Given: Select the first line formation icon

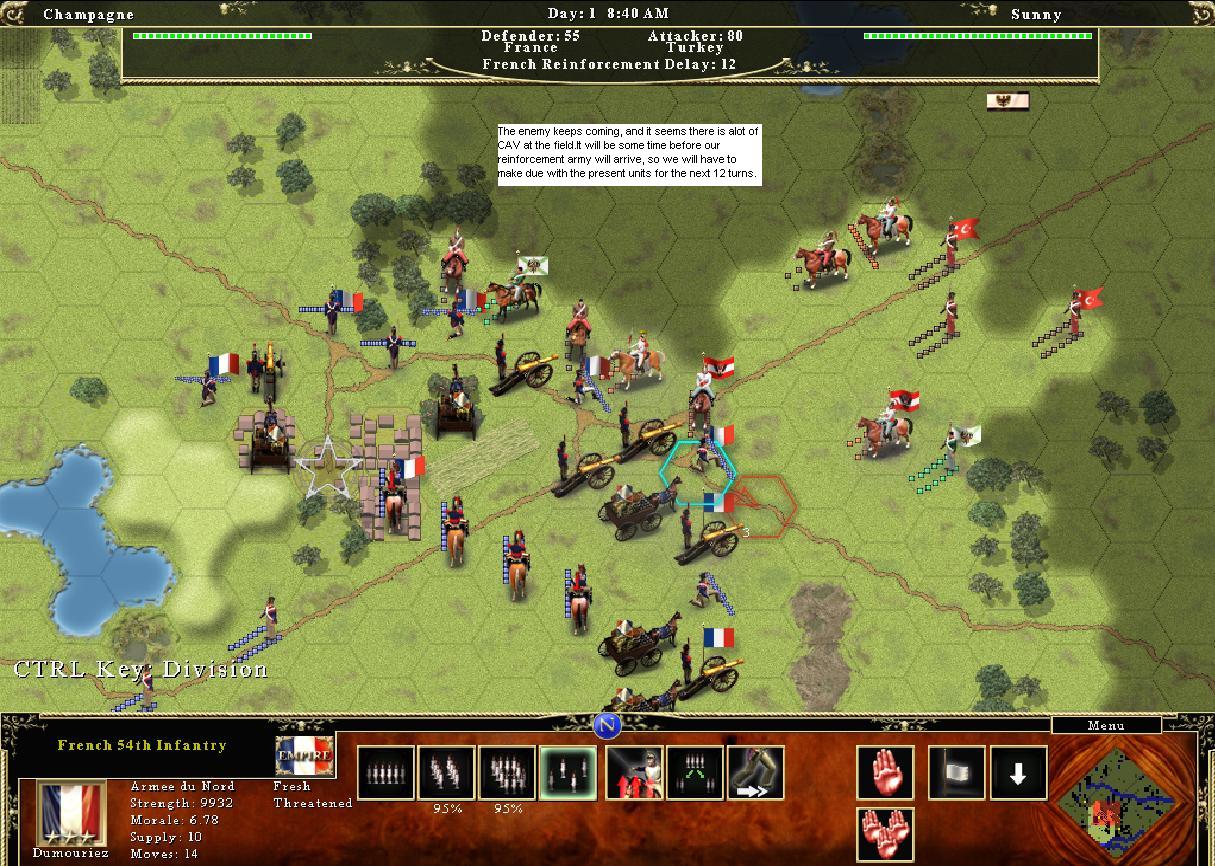Looking at the screenshot, I should 385,773.
